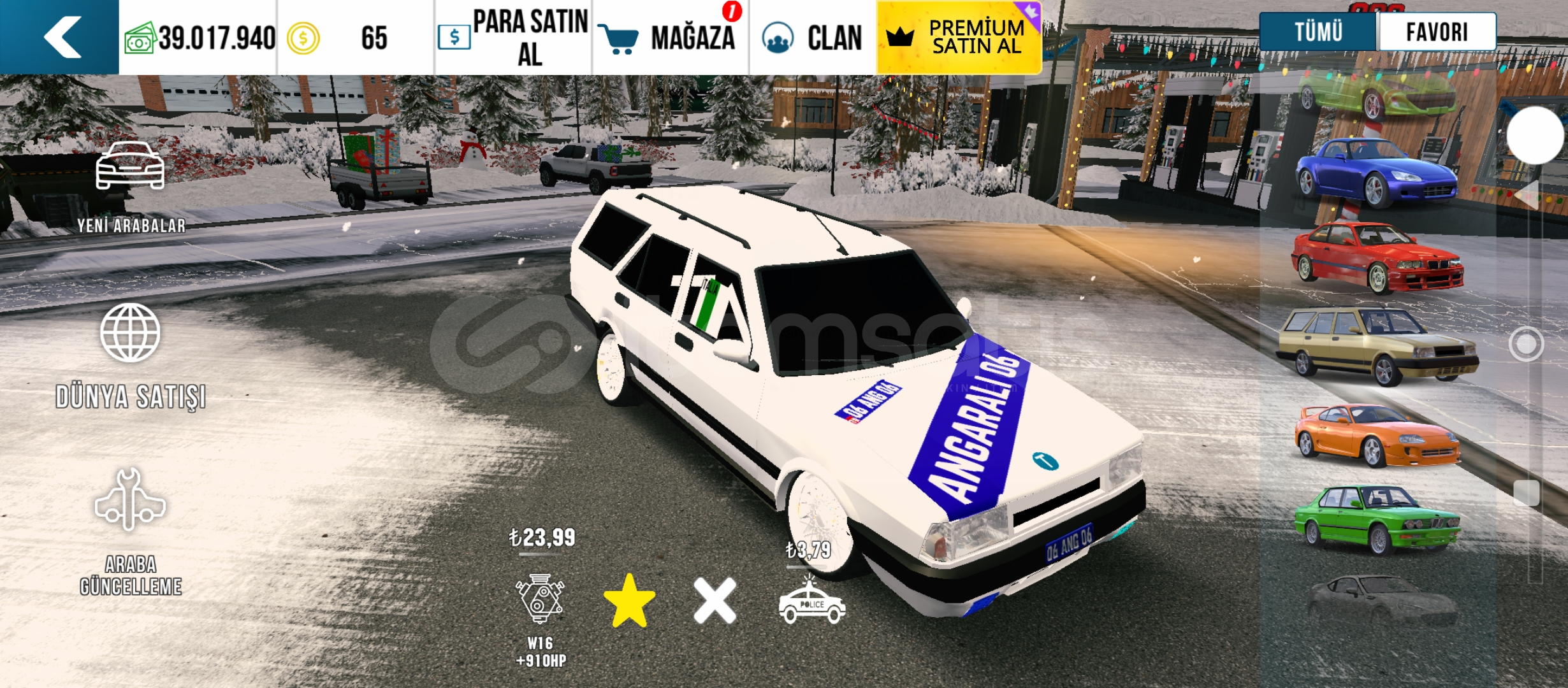This screenshot has width=1568, height=688.
Task: Open the Mağaza shop
Action: click(x=671, y=38)
